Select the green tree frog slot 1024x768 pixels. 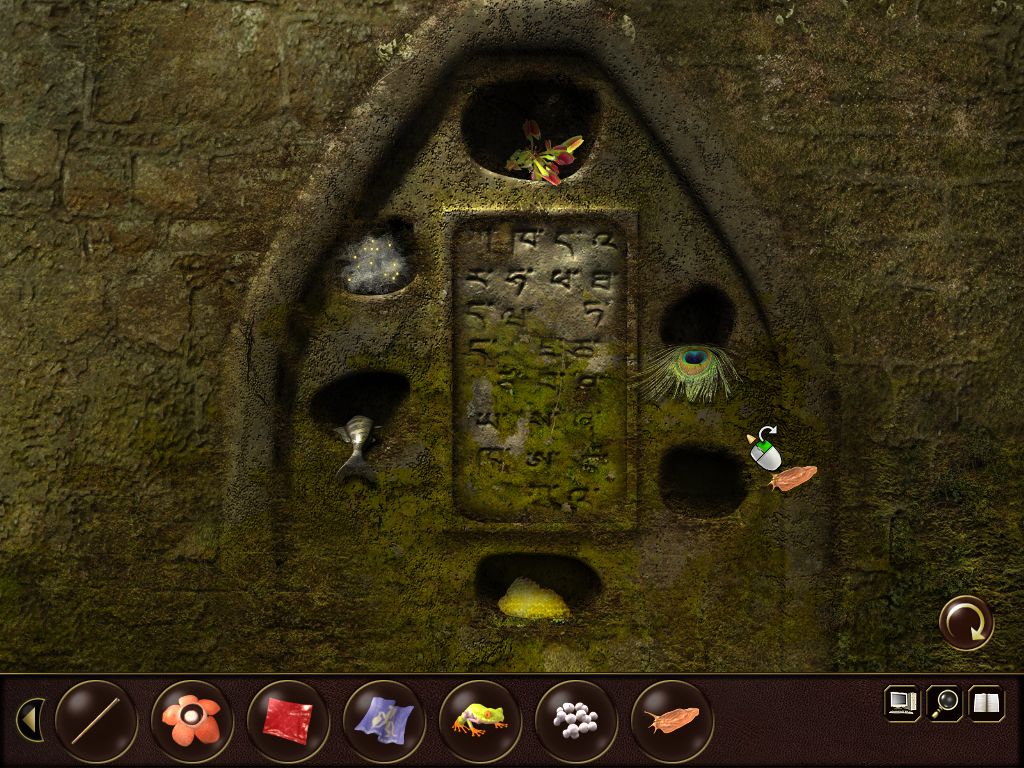point(480,720)
